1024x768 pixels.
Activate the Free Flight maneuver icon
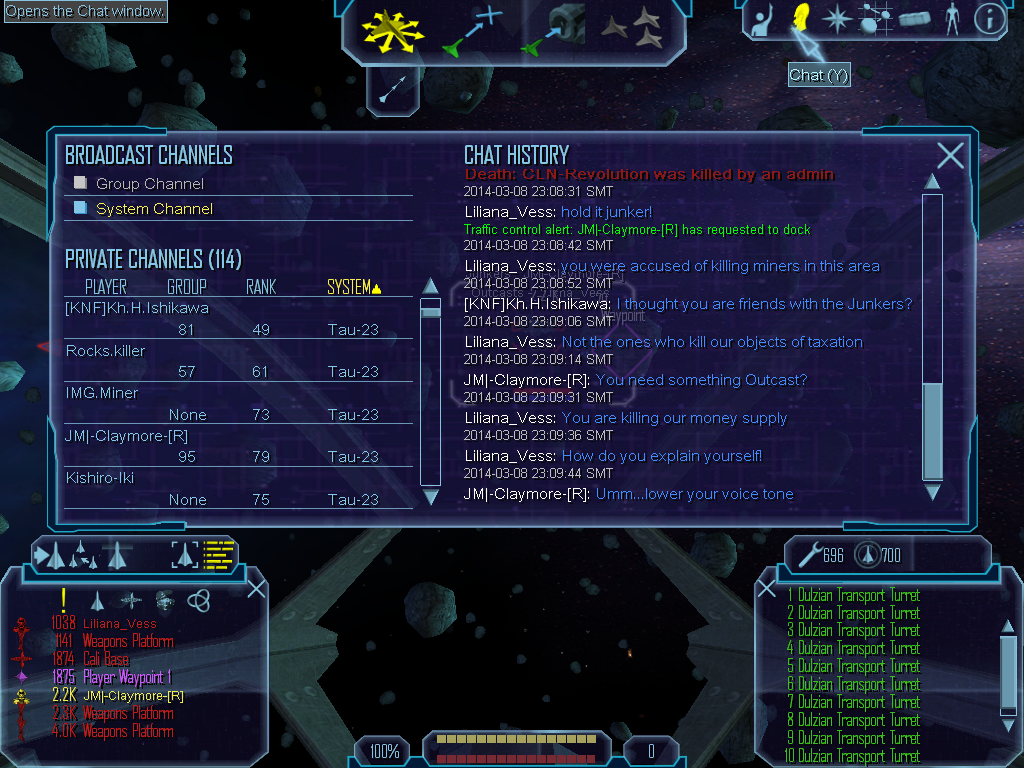point(393,28)
